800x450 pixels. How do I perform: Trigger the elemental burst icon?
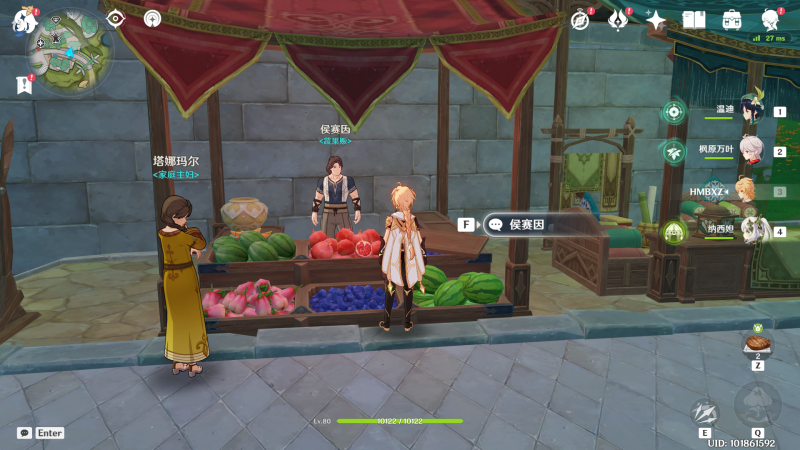point(757,405)
